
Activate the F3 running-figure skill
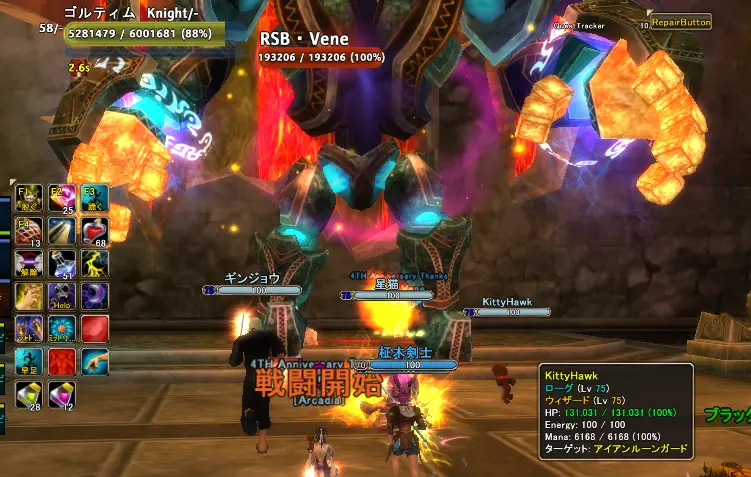(95, 195)
